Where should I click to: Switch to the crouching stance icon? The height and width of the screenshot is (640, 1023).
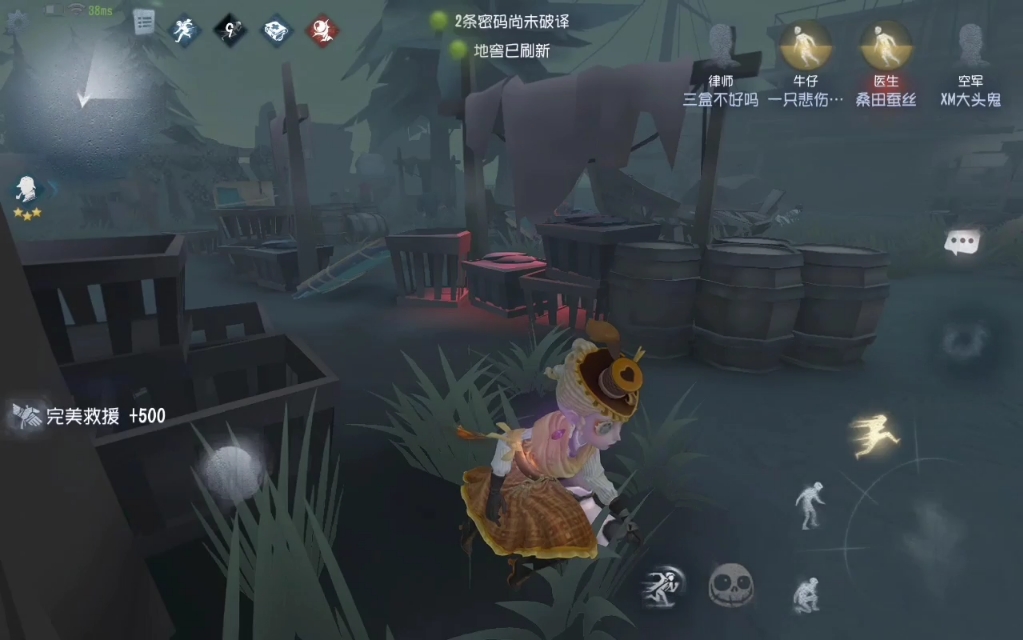[806, 594]
